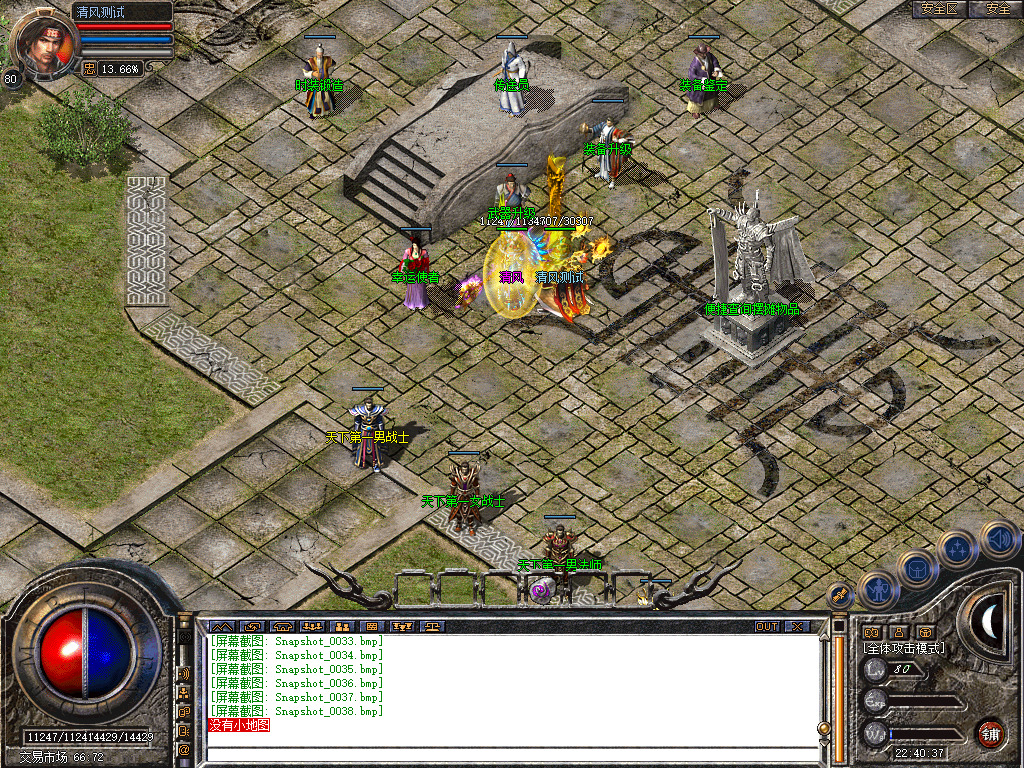Open the red 铺 shop button
The image size is (1024, 768).
[990, 734]
